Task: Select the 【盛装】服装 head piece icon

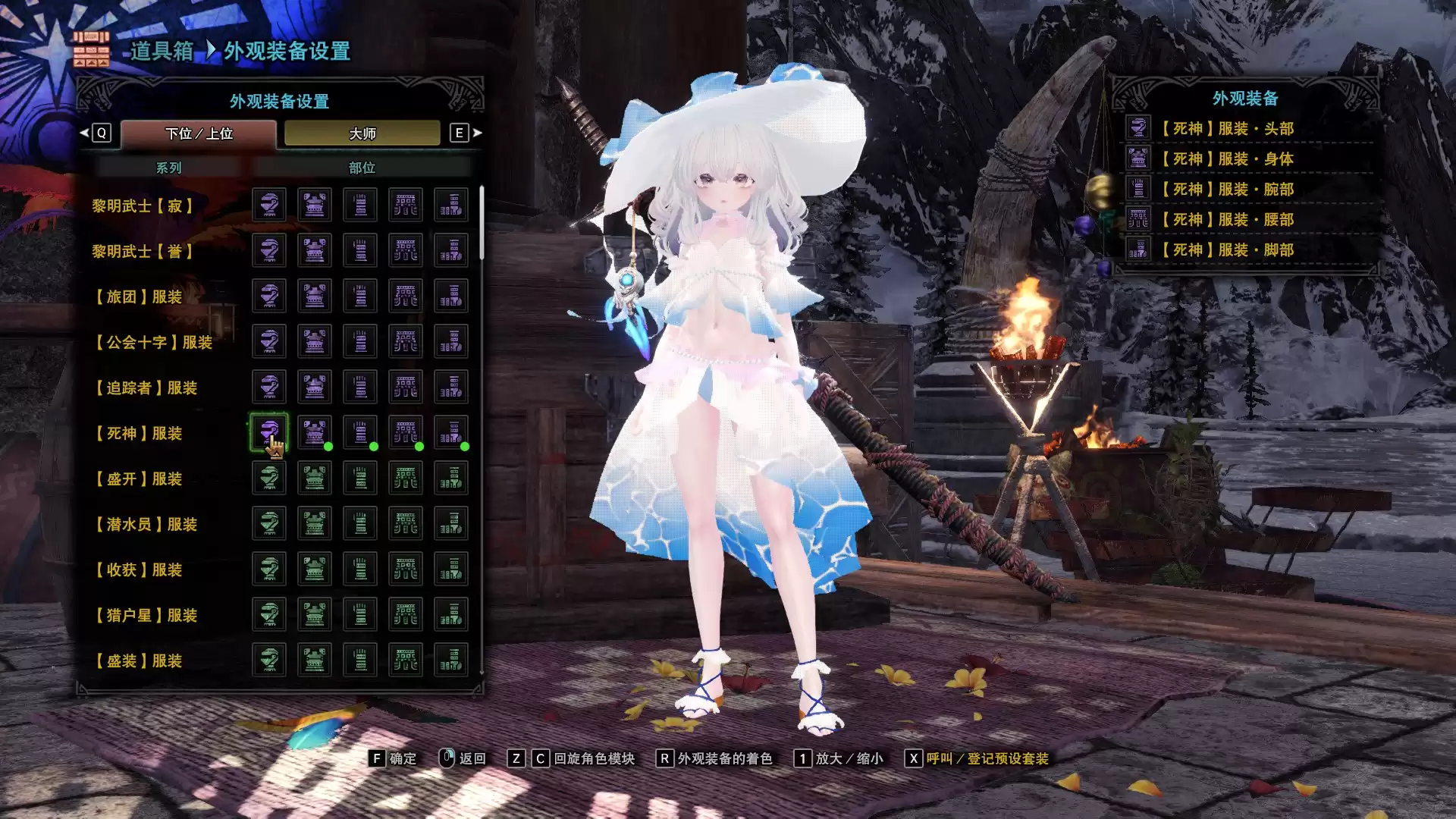Action: point(269,660)
